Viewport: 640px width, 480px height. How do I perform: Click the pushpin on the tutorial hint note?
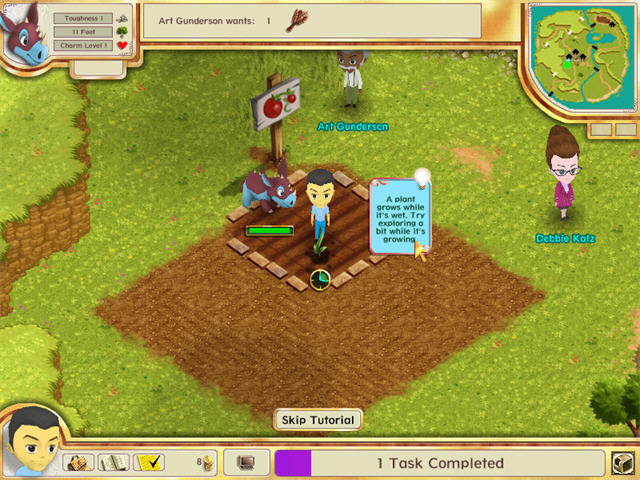[423, 177]
